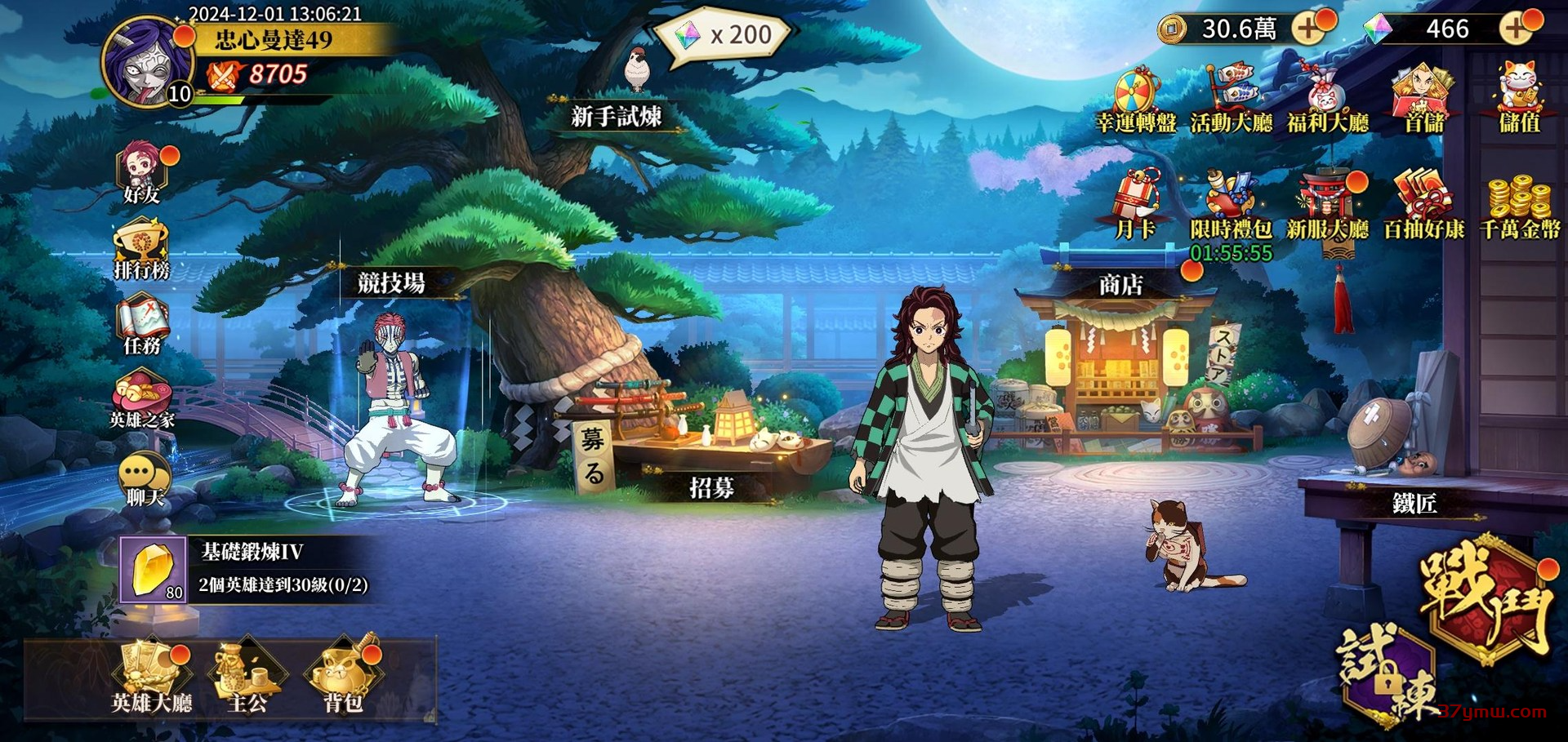Screen dimensions: 1568x742
Task: Open the 主公 lord menu
Action: 247,678
